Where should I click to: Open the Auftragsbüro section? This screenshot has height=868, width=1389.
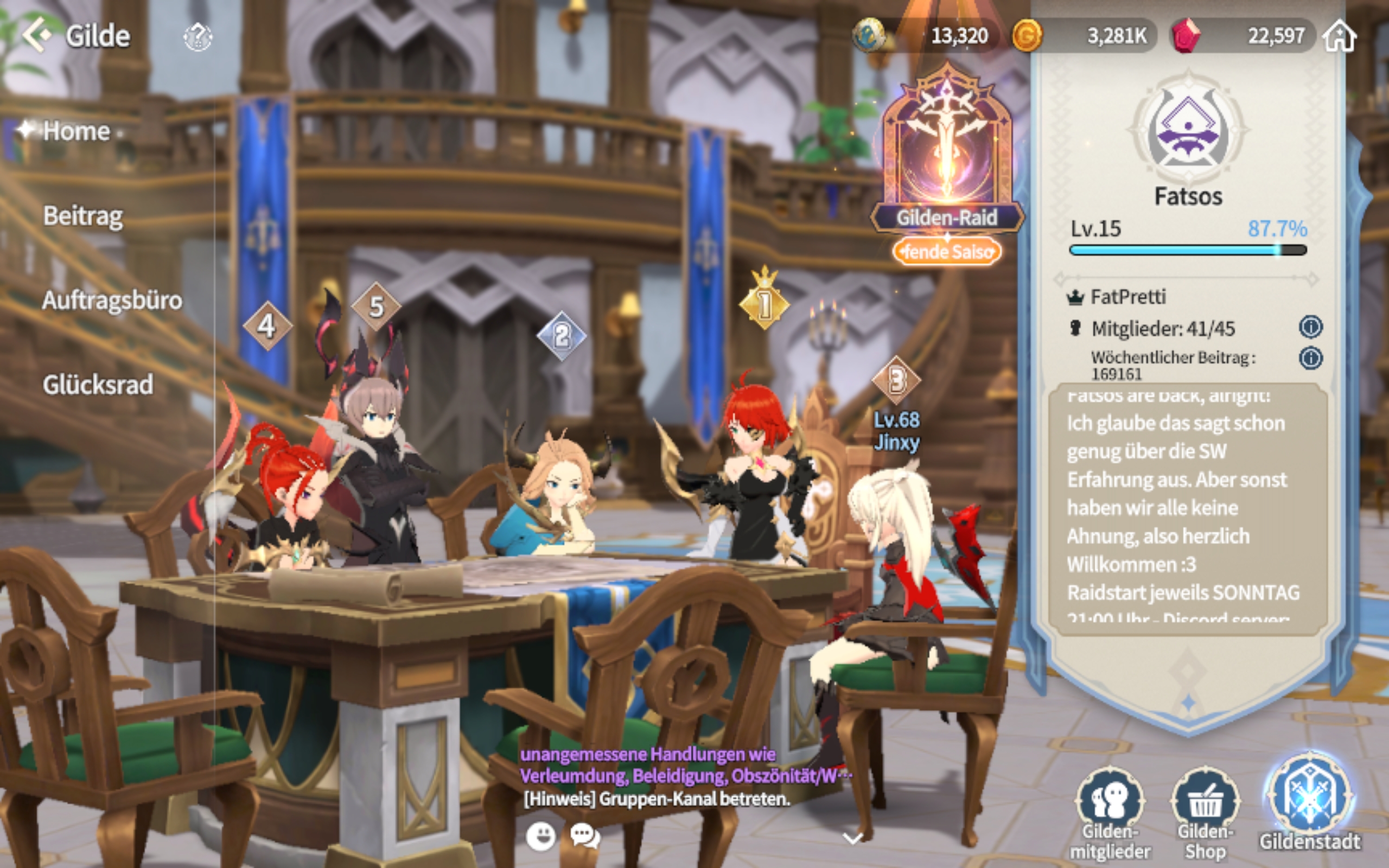pyautogui.click(x=112, y=301)
